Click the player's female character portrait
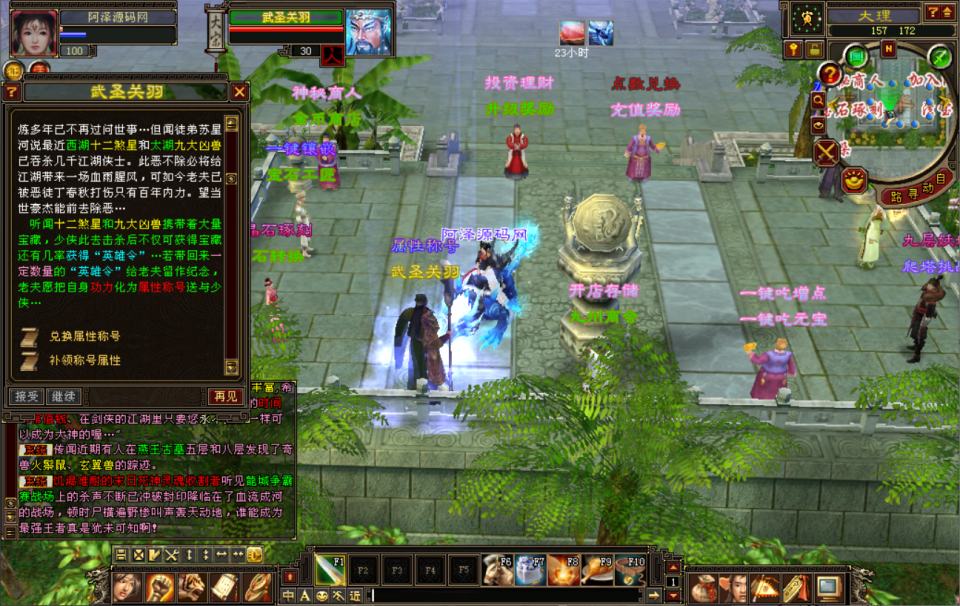 point(33,32)
